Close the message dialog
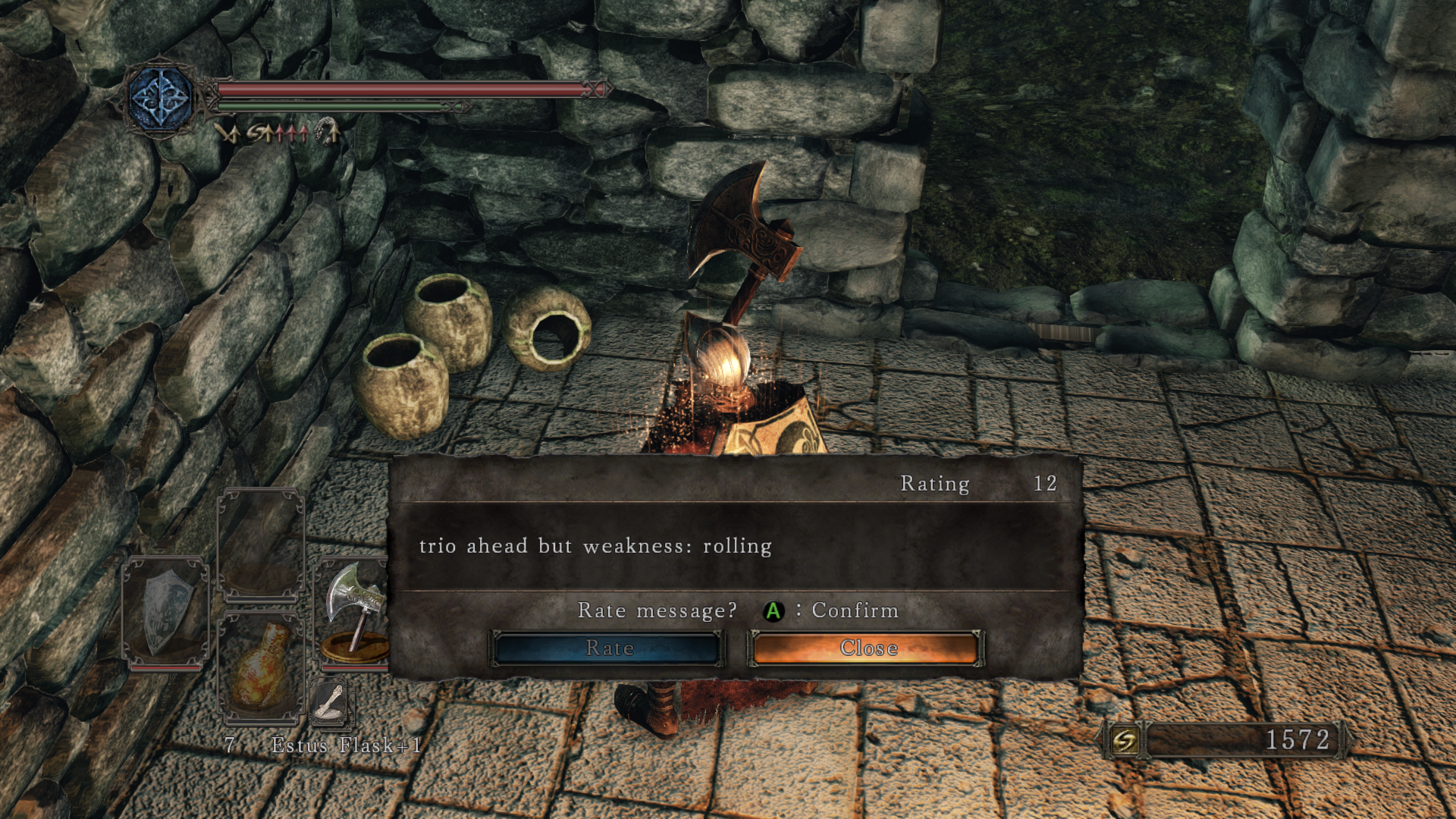This screenshot has width=1456, height=819. (867, 648)
